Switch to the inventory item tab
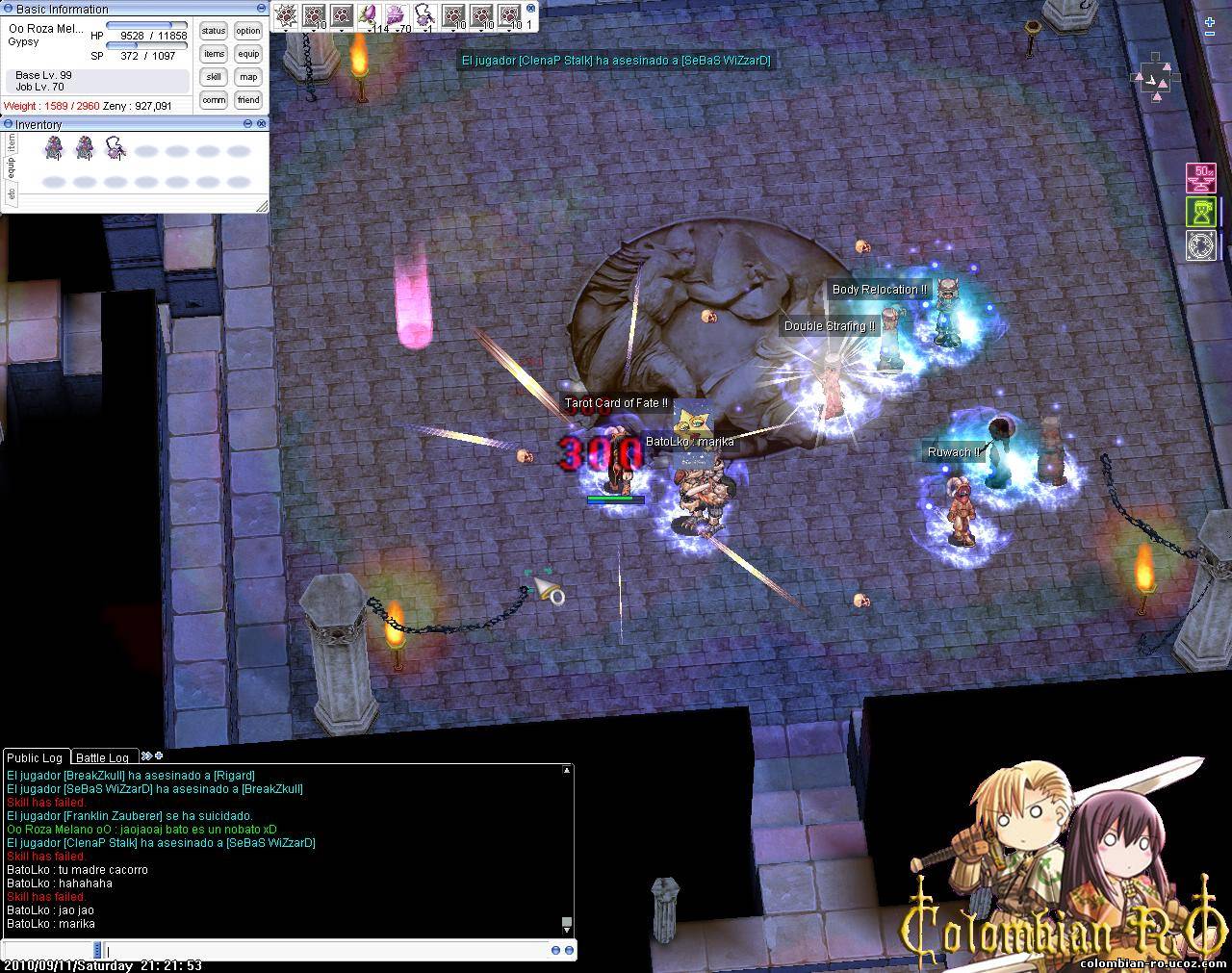 click(11, 143)
